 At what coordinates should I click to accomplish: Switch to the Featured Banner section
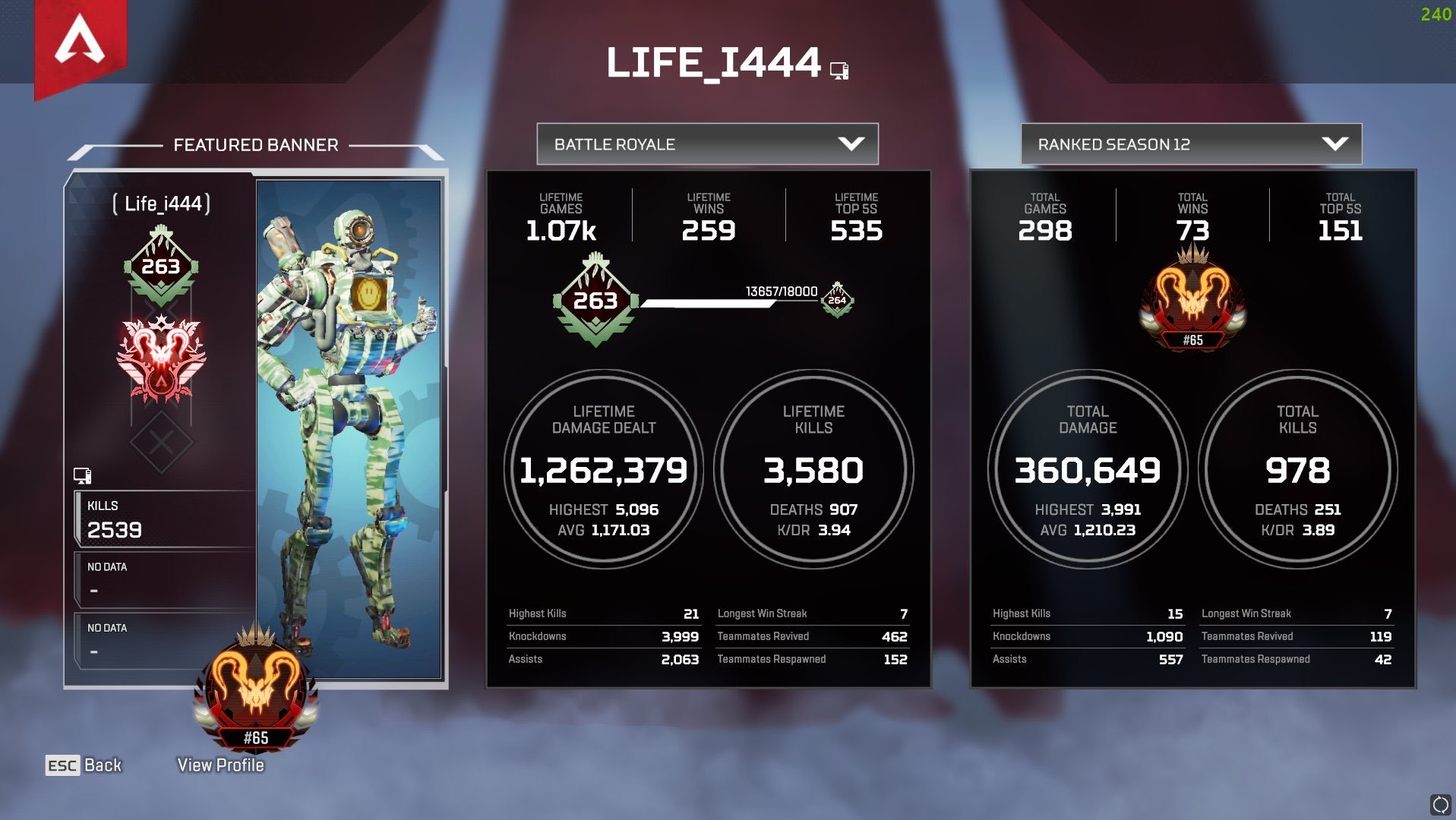click(256, 144)
